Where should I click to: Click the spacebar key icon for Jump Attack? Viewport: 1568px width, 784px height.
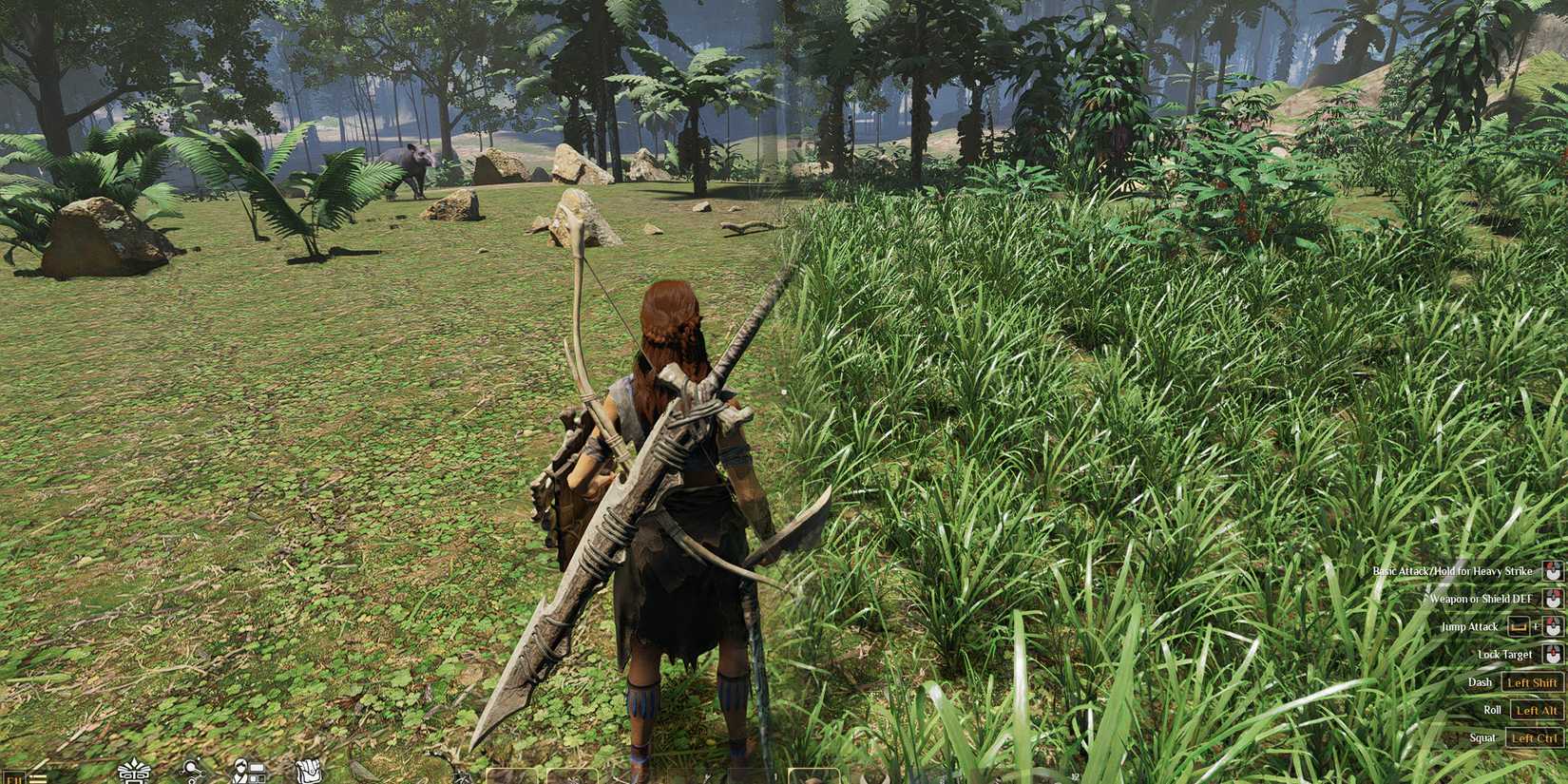click(1519, 627)
